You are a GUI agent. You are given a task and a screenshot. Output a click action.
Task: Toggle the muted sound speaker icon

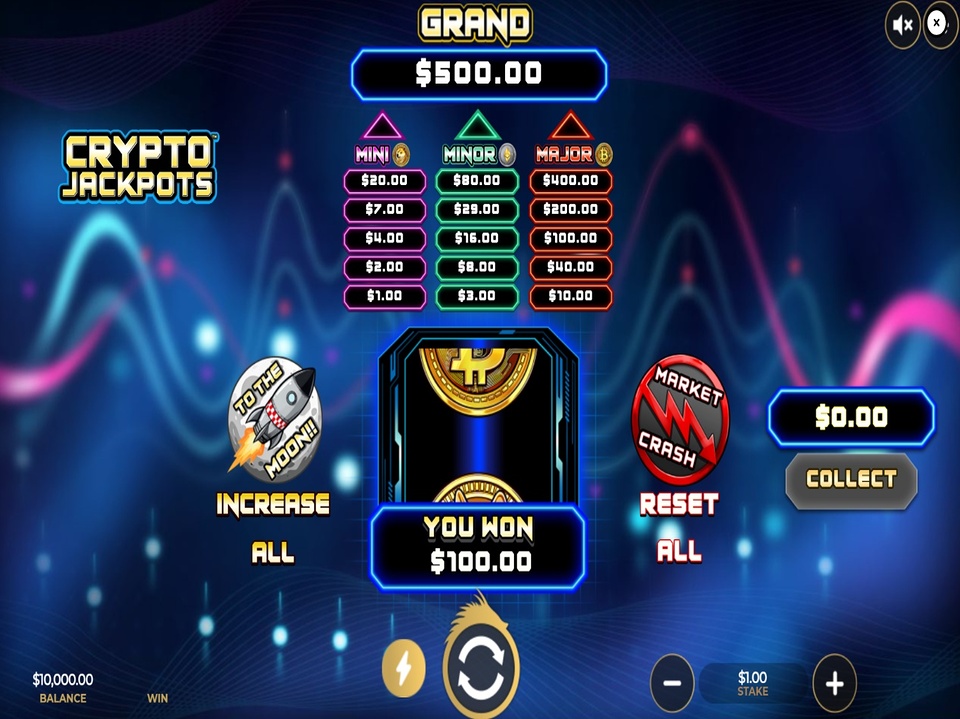(902, 25)
